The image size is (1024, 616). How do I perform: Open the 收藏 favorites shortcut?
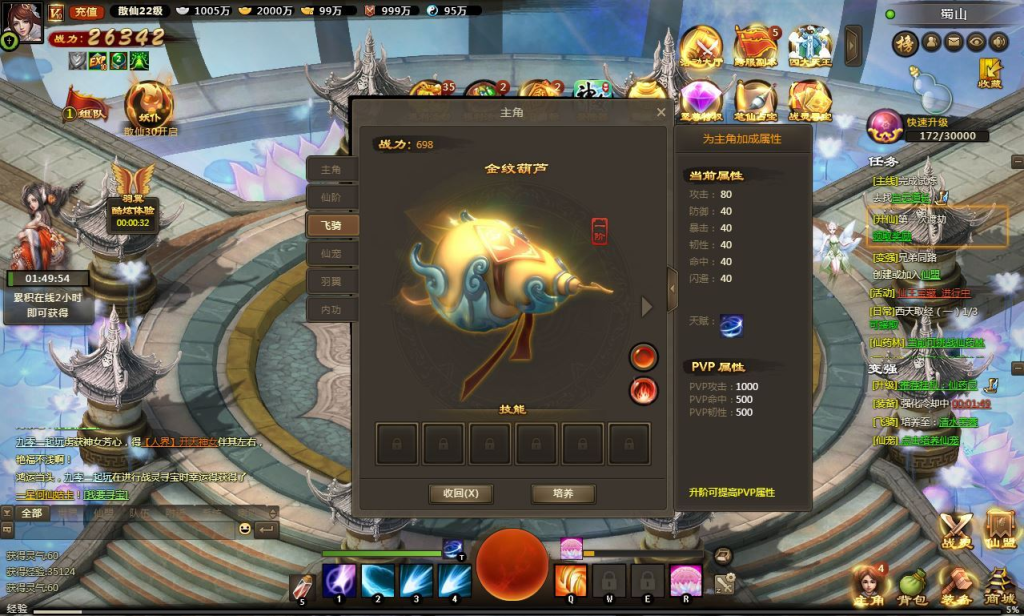[990, 72]
